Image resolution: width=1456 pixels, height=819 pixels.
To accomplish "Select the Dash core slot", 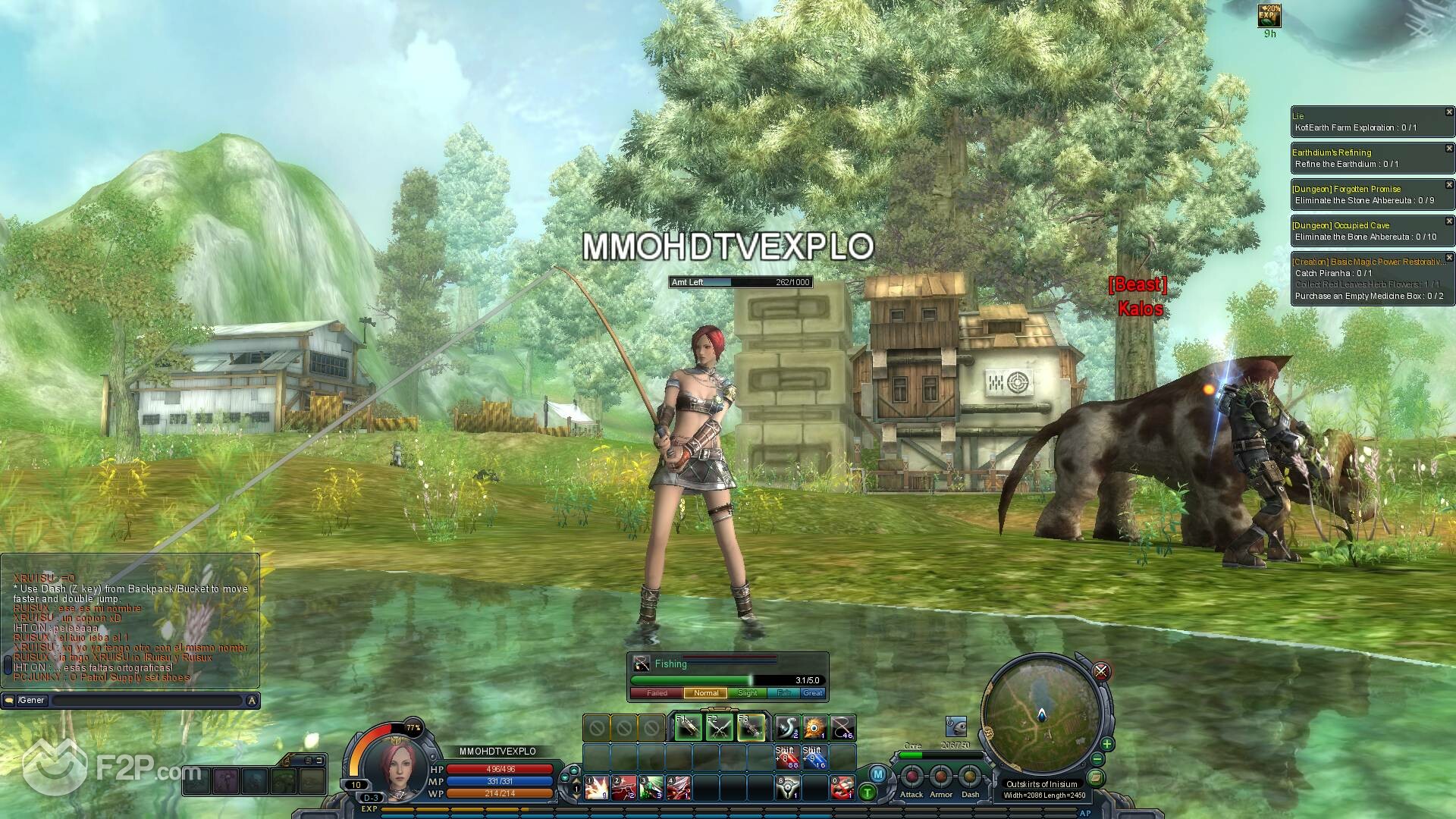I will [x=970, y=778].
